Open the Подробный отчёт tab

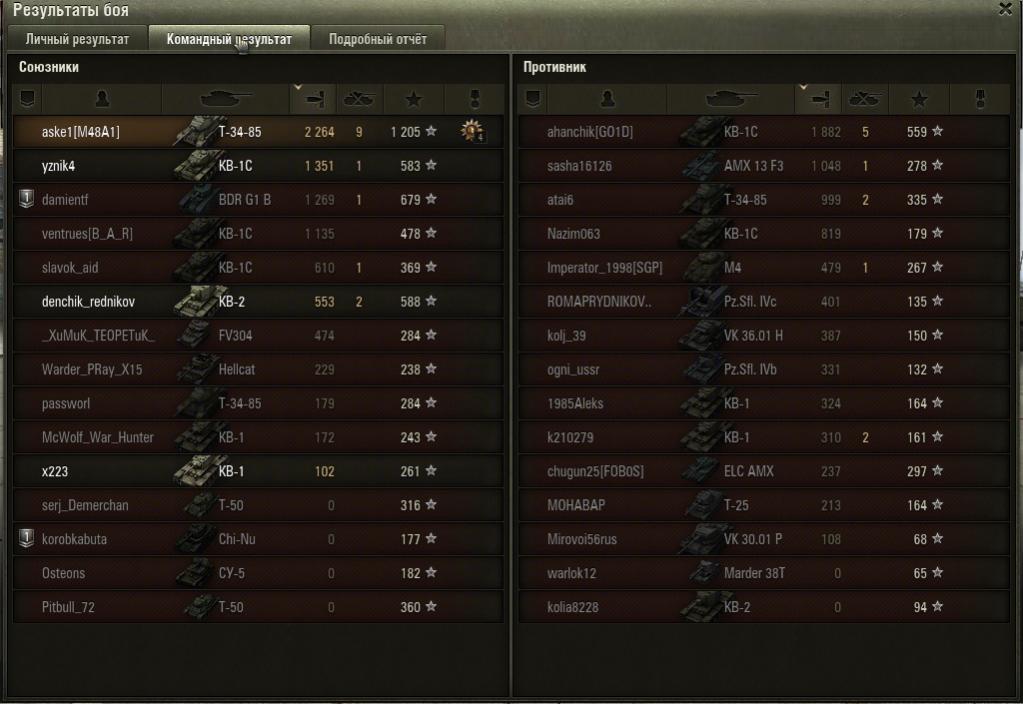tap(377, 40)
